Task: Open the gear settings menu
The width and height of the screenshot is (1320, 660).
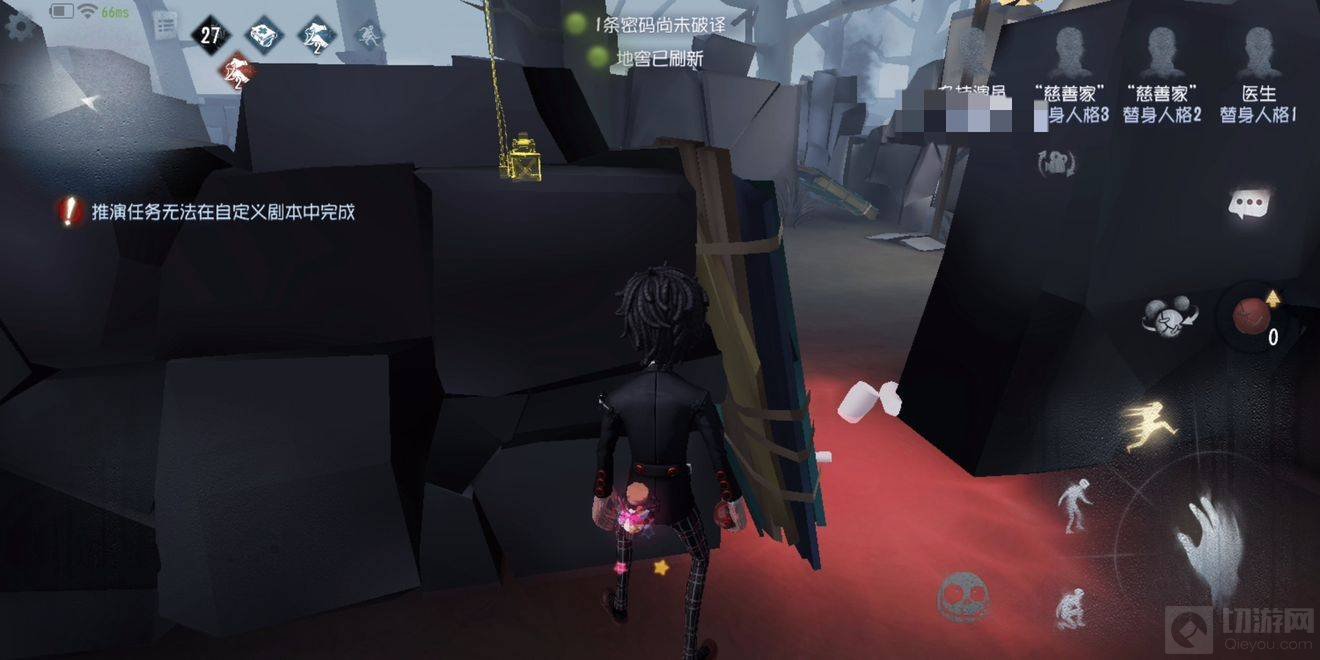Action: [20, 26]
